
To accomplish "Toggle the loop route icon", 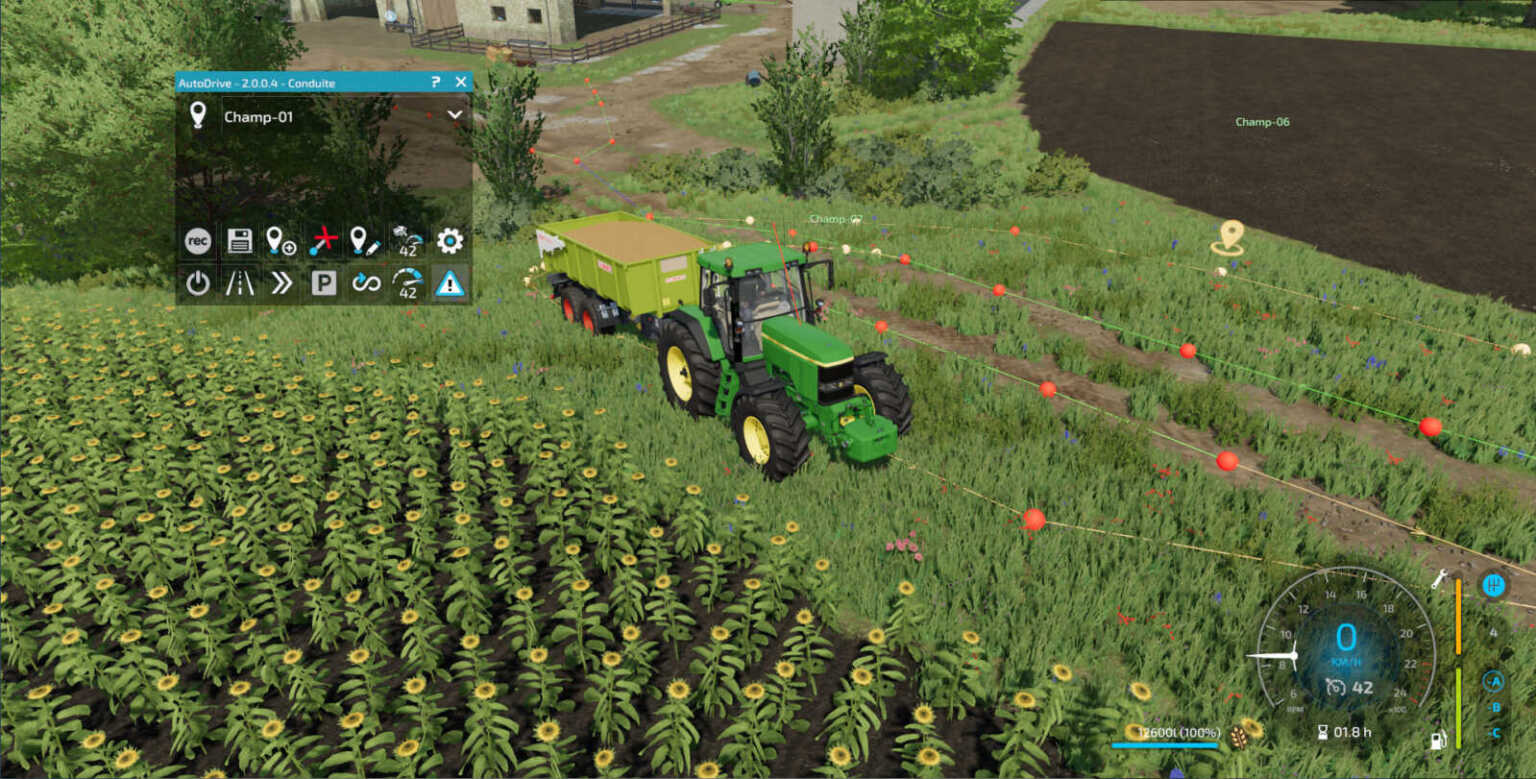I will pos(366,284).
